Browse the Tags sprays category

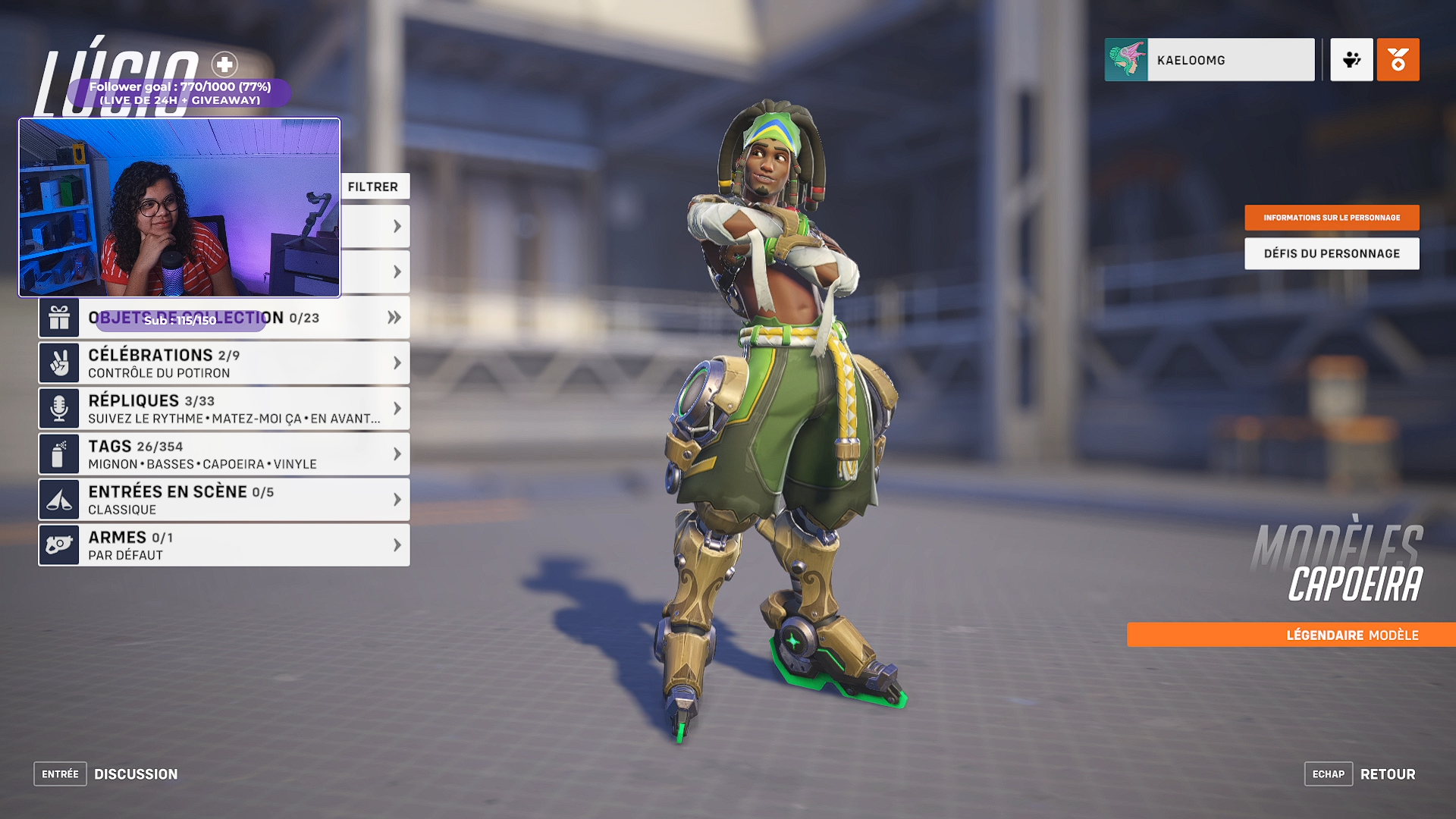224,454
